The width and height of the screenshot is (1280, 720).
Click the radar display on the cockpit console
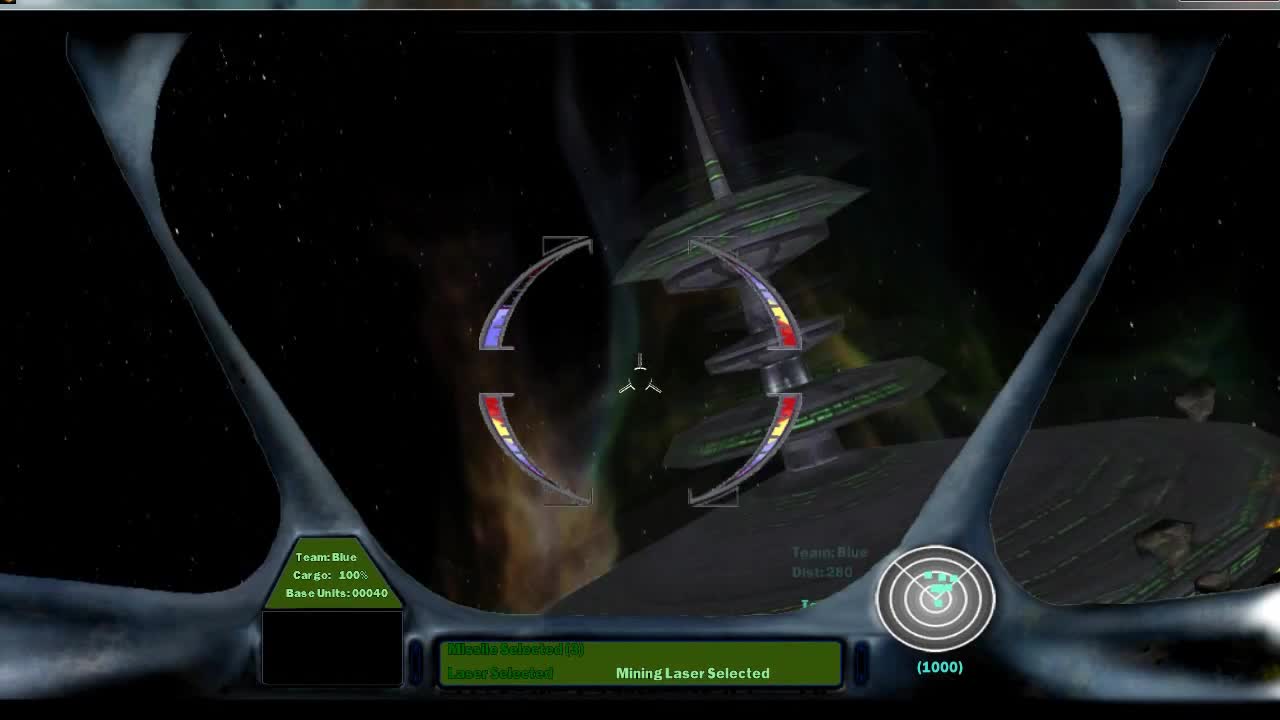(x=938, y=597)
